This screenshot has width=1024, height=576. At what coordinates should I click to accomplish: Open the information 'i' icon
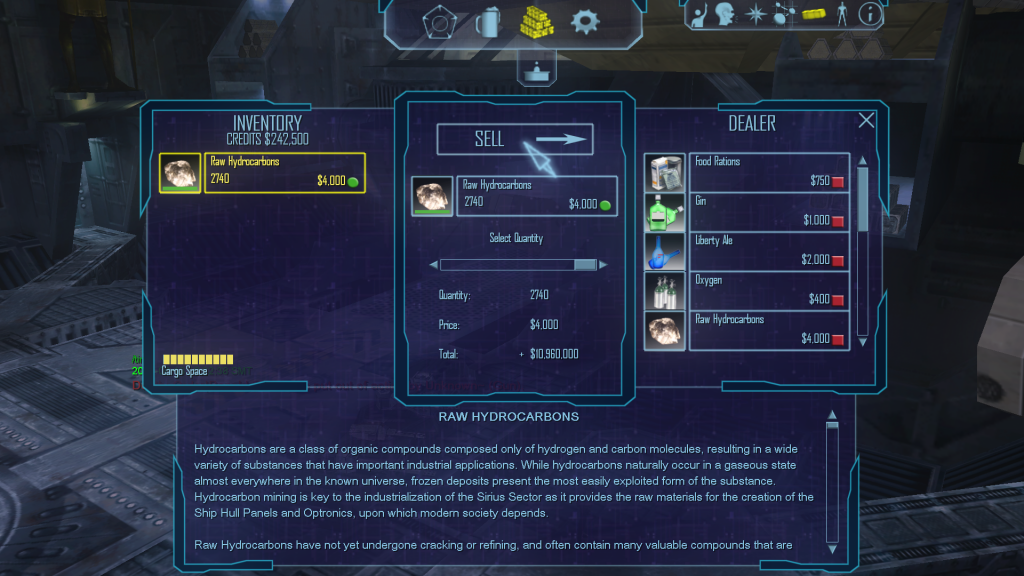(x=870, y=14)
